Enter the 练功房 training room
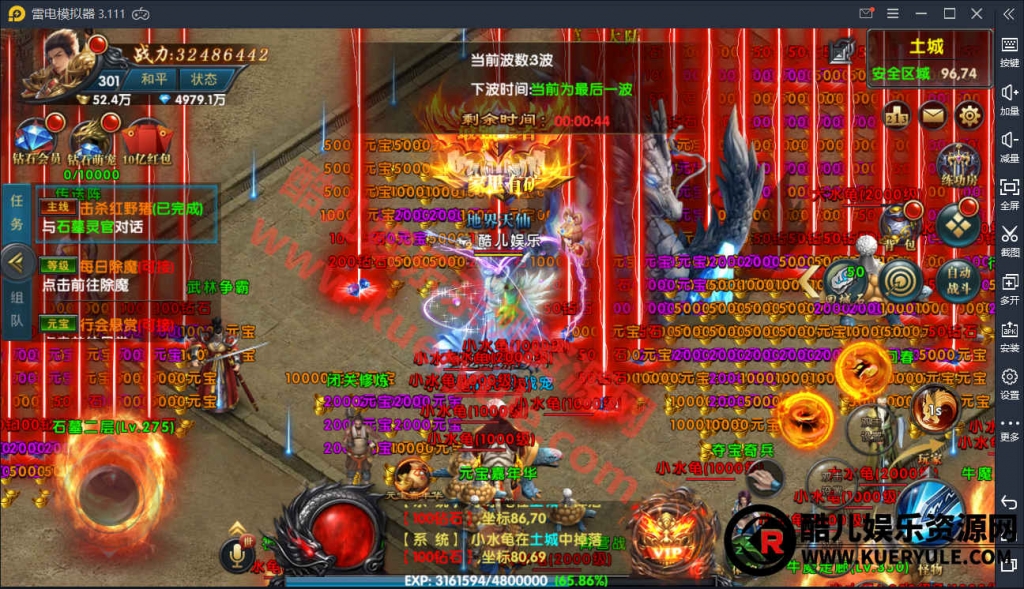Screen dimensions: 1024x589 [x=957, y=164]
